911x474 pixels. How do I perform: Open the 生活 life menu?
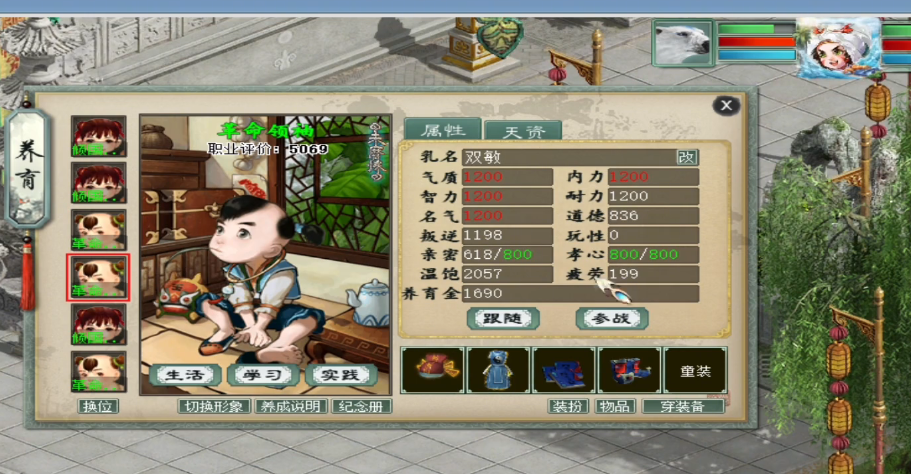click(185, 375)
